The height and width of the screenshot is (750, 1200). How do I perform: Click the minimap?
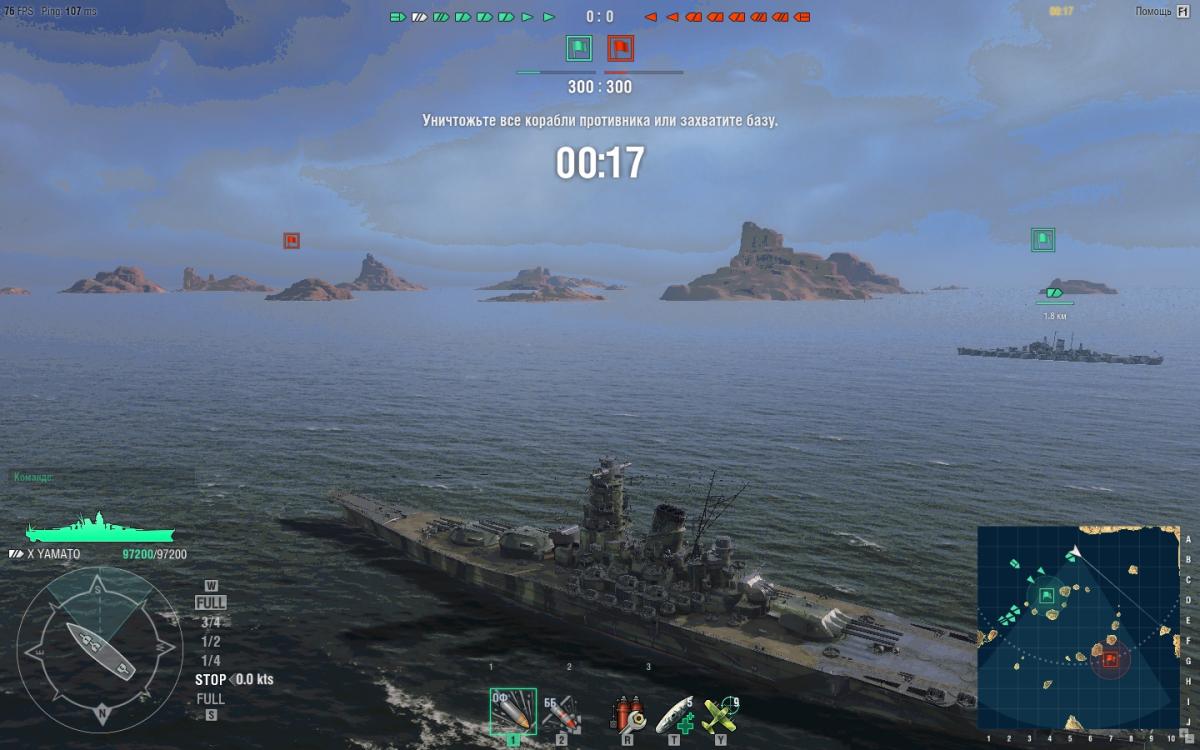[x=1078, y=627]
